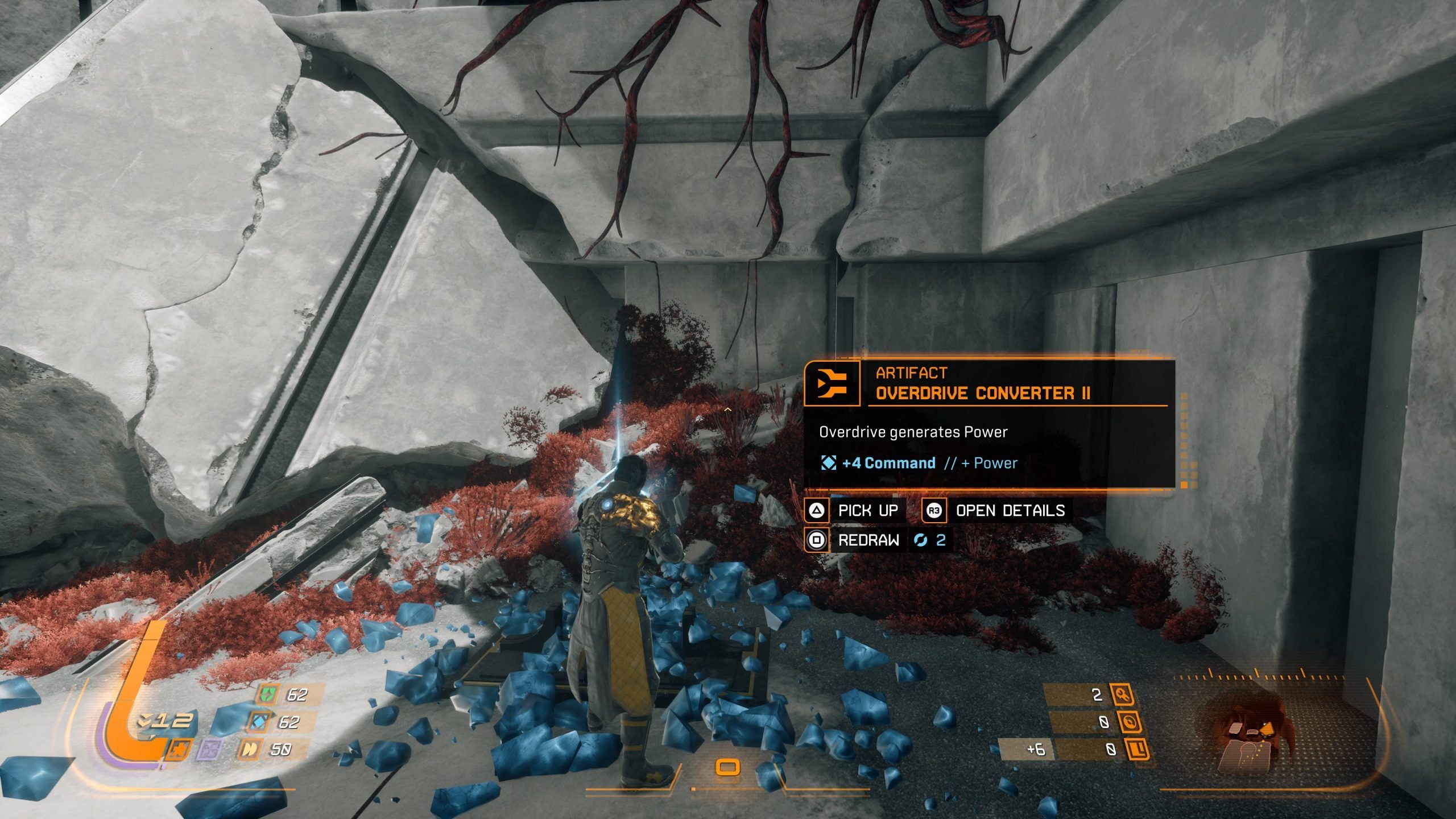Select the Overdrive Converter II artifact icon
Screen dimensions: 1456x819
point(832,383)
